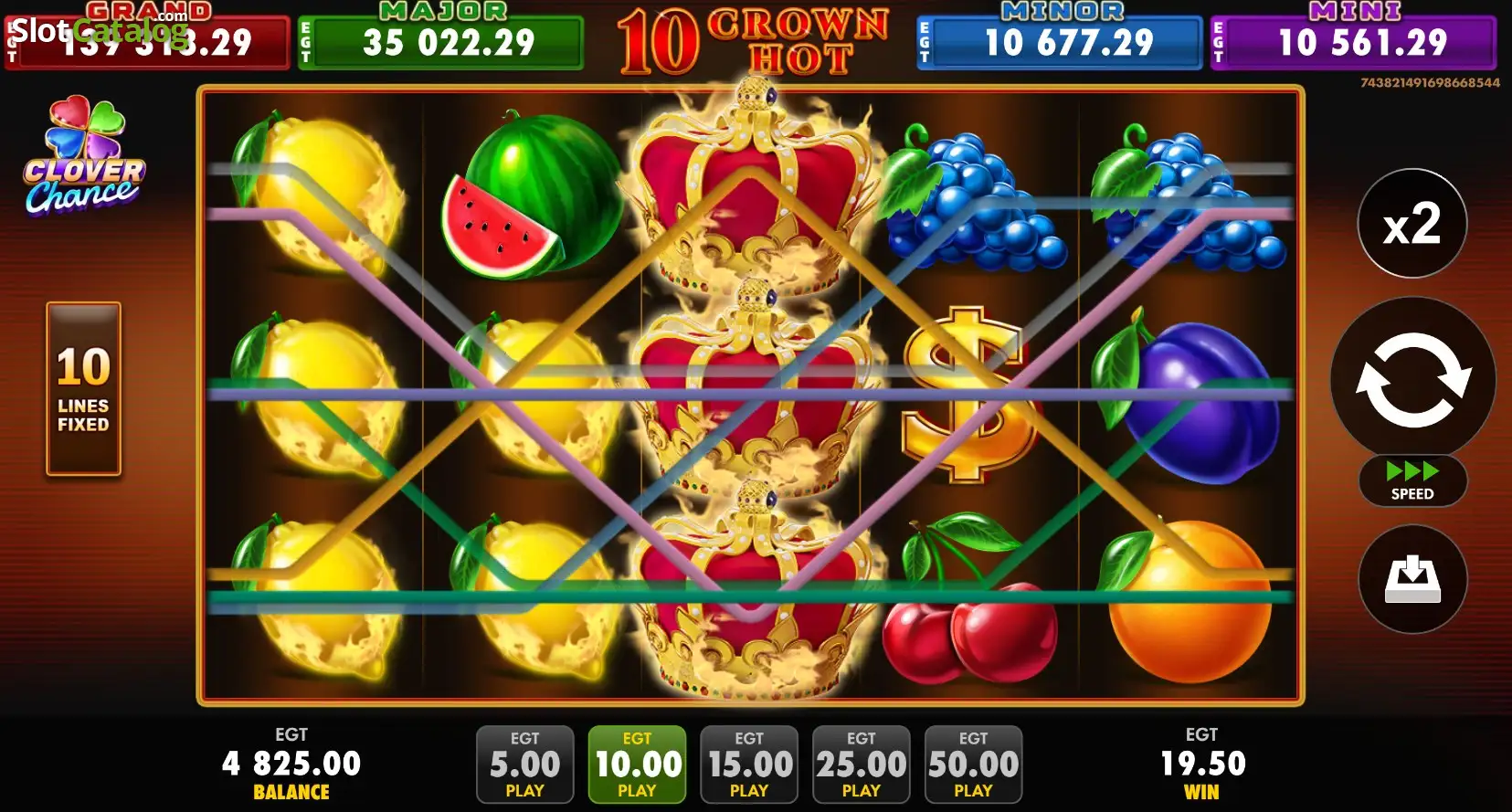Choose the 10.00 play bet
Screen dimensions: 1512x812
click(637, 765)
